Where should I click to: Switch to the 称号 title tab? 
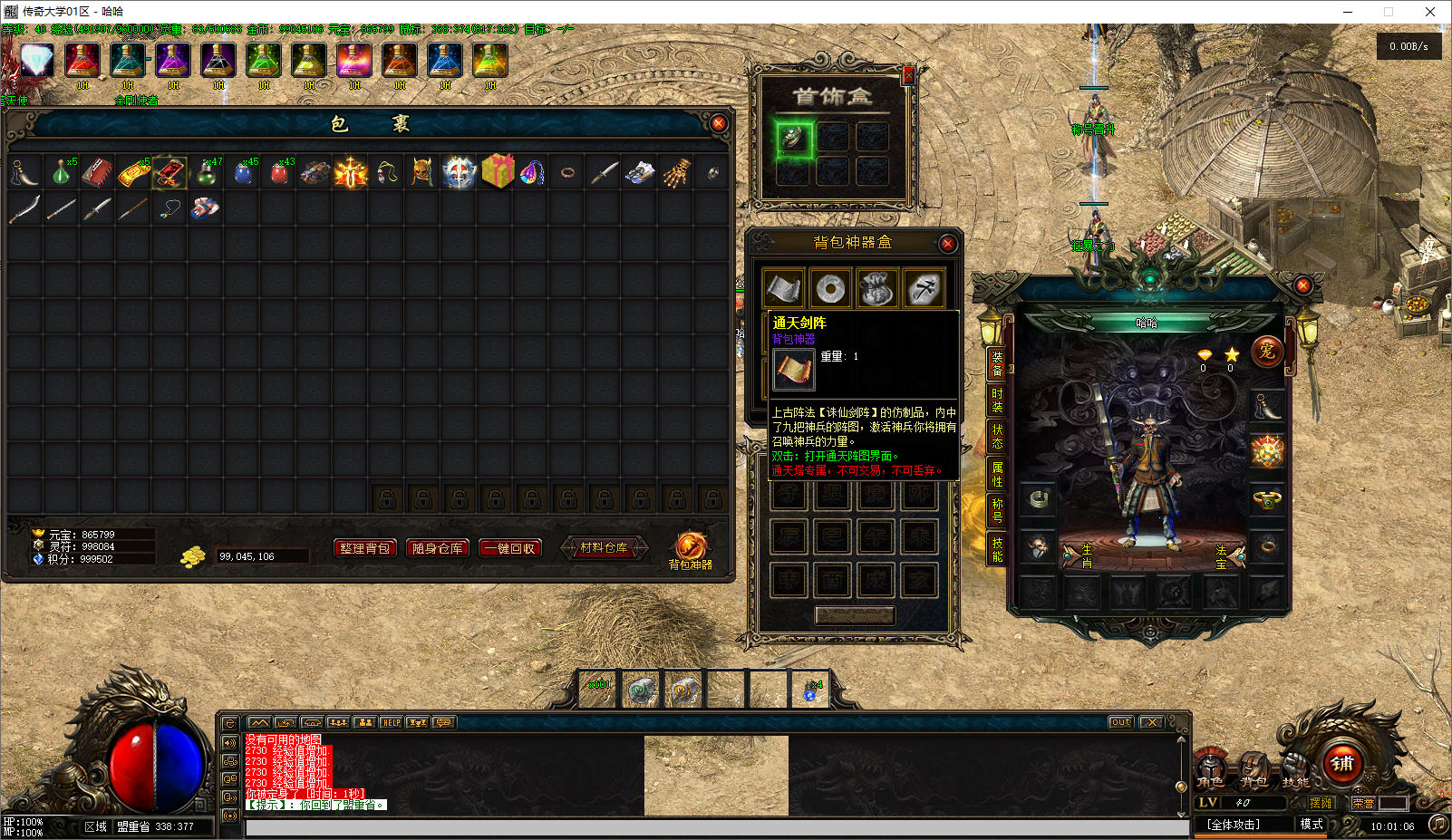[x=997, y=510]
